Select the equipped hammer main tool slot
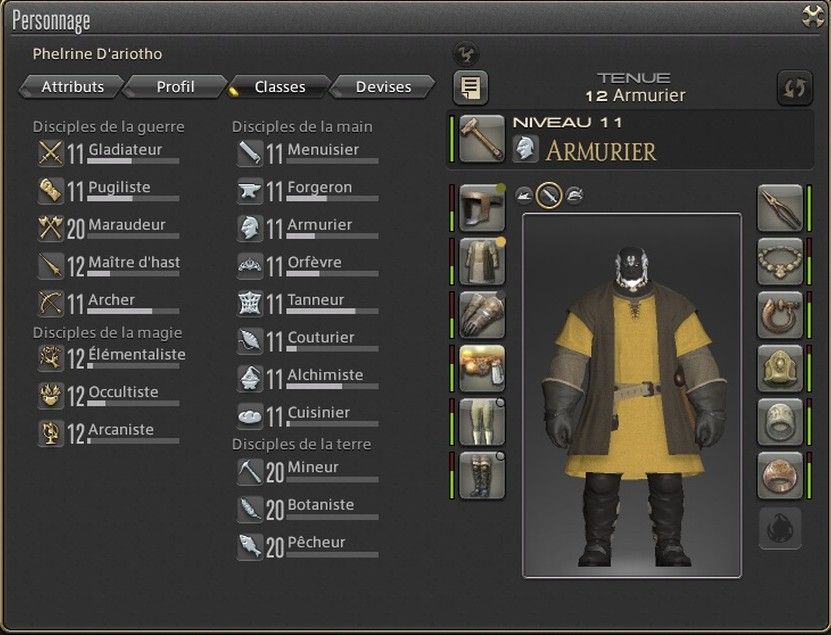 (481, 139)
